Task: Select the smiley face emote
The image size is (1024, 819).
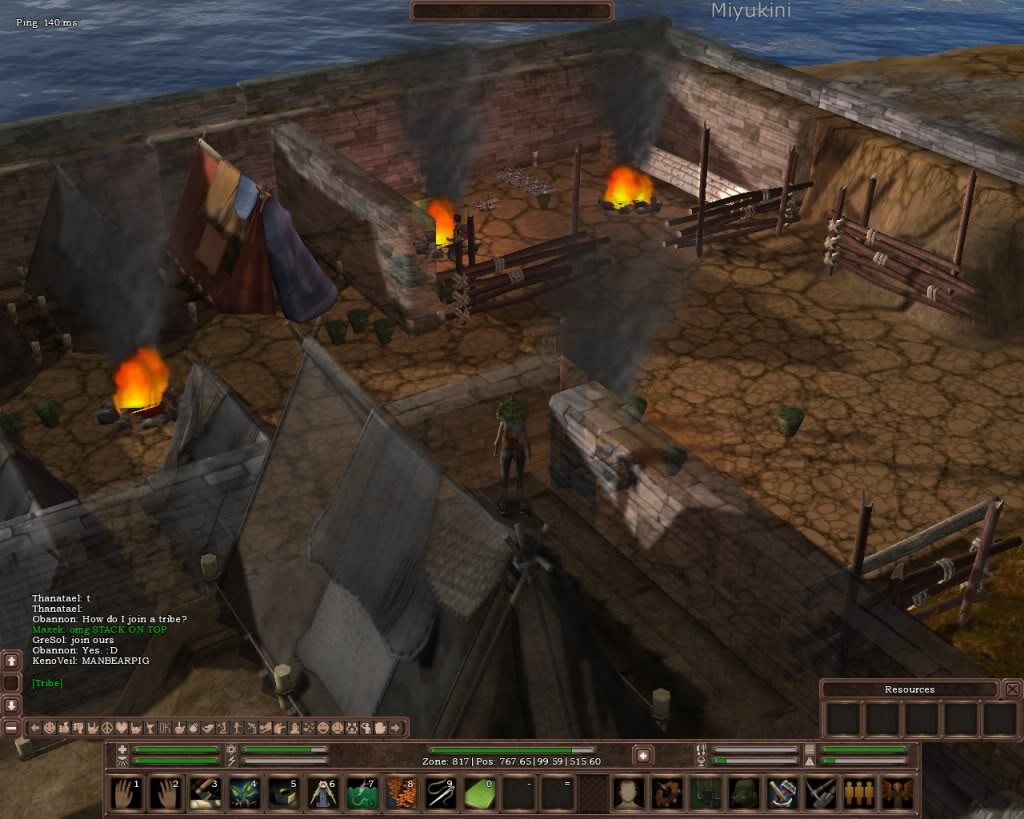Action: coord(49,727)
